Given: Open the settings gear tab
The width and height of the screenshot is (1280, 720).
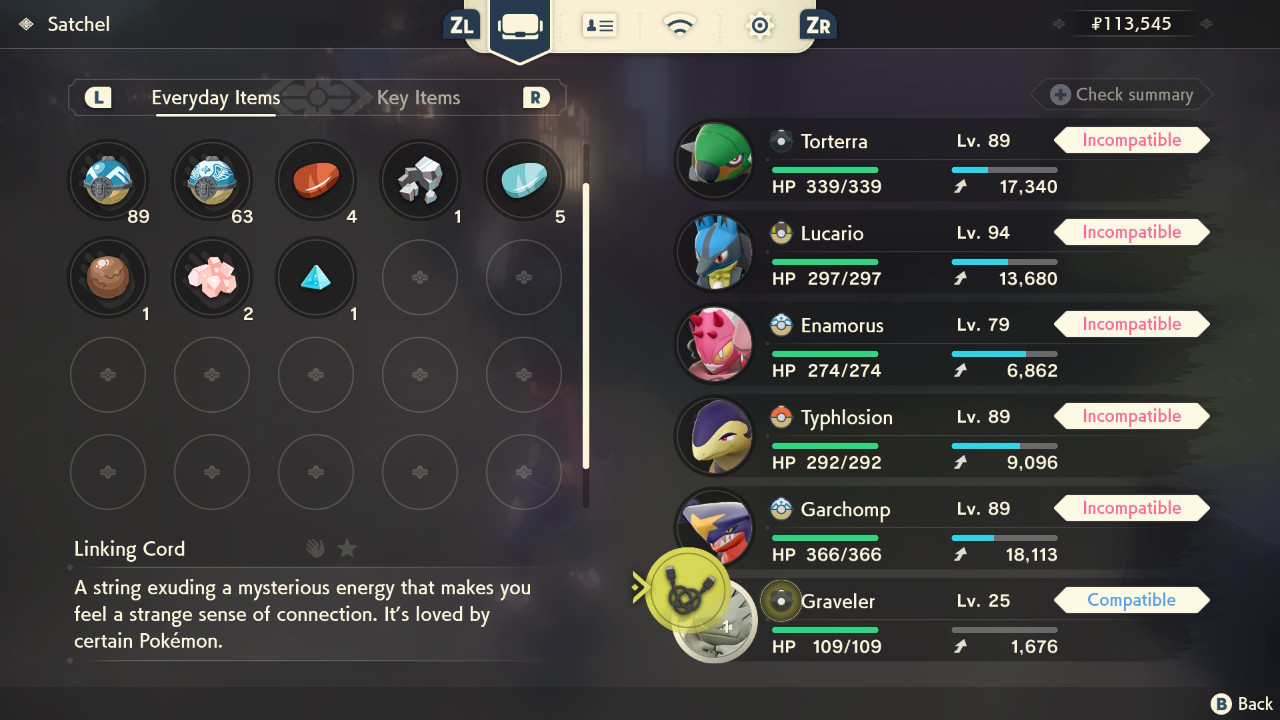Looking at the screenshot, I should coord(760,26).
